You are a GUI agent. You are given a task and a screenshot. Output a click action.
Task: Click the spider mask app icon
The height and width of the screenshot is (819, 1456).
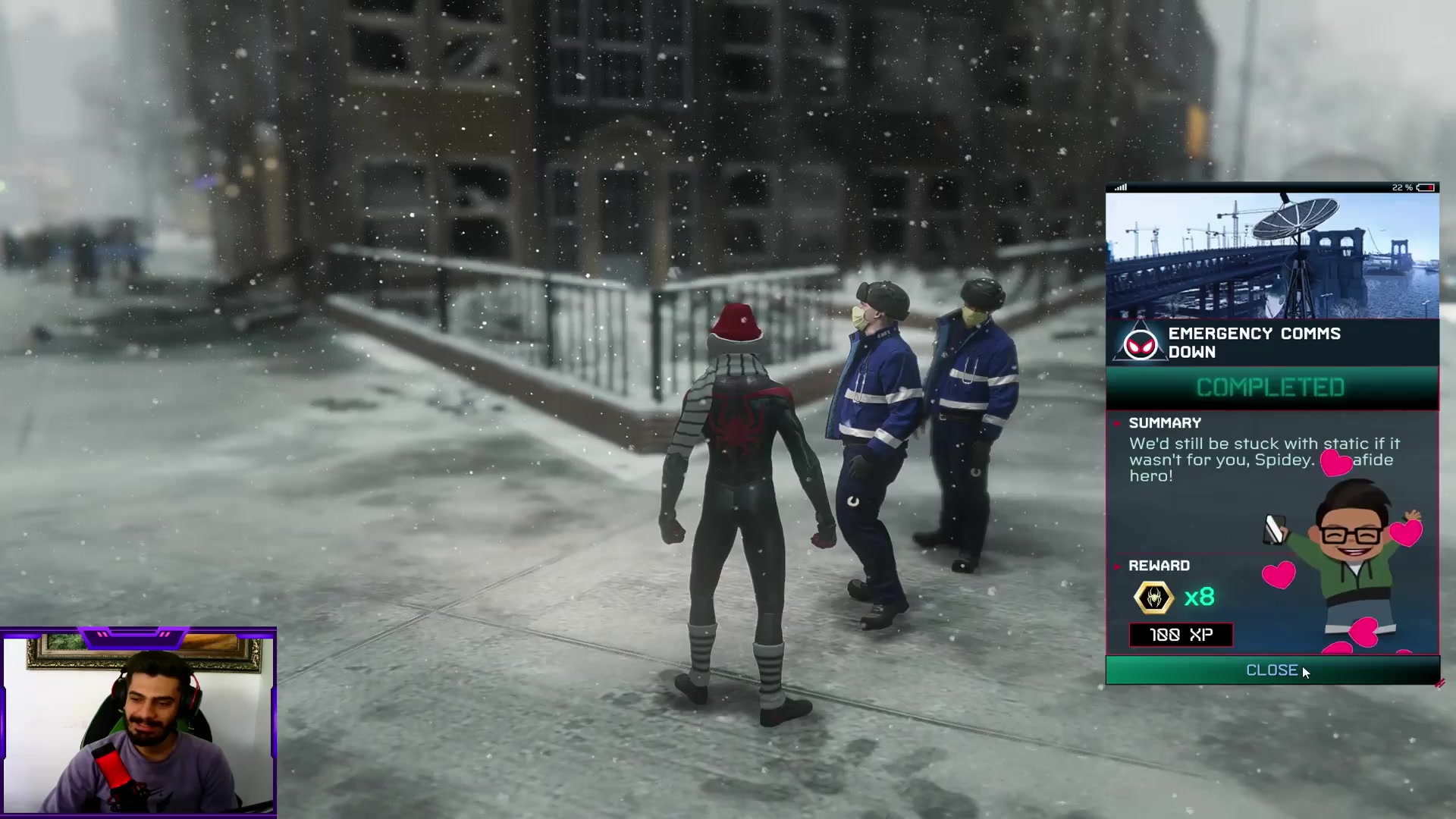click(x=1140, y=345)
